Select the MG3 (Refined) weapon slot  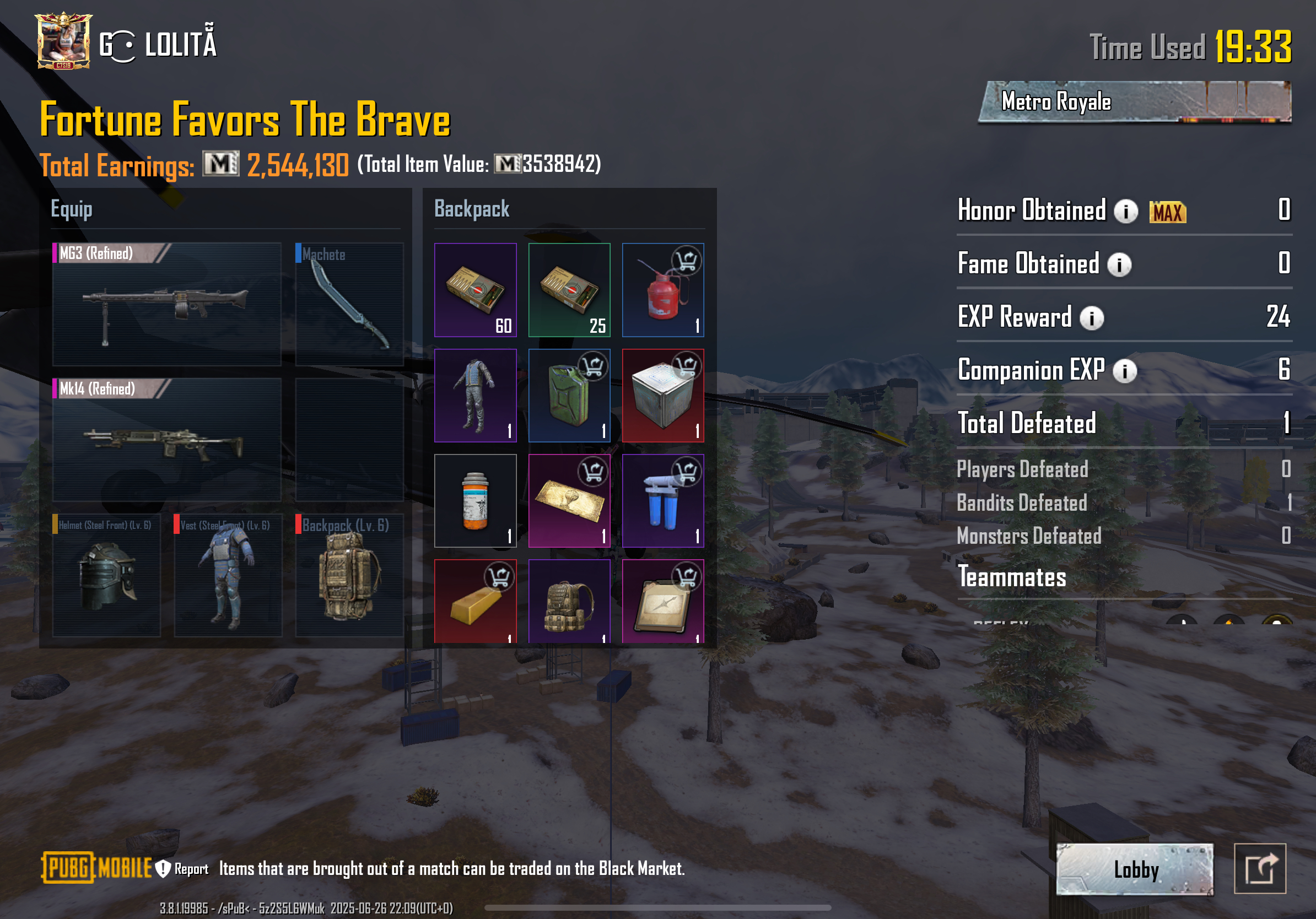[166, 304]
